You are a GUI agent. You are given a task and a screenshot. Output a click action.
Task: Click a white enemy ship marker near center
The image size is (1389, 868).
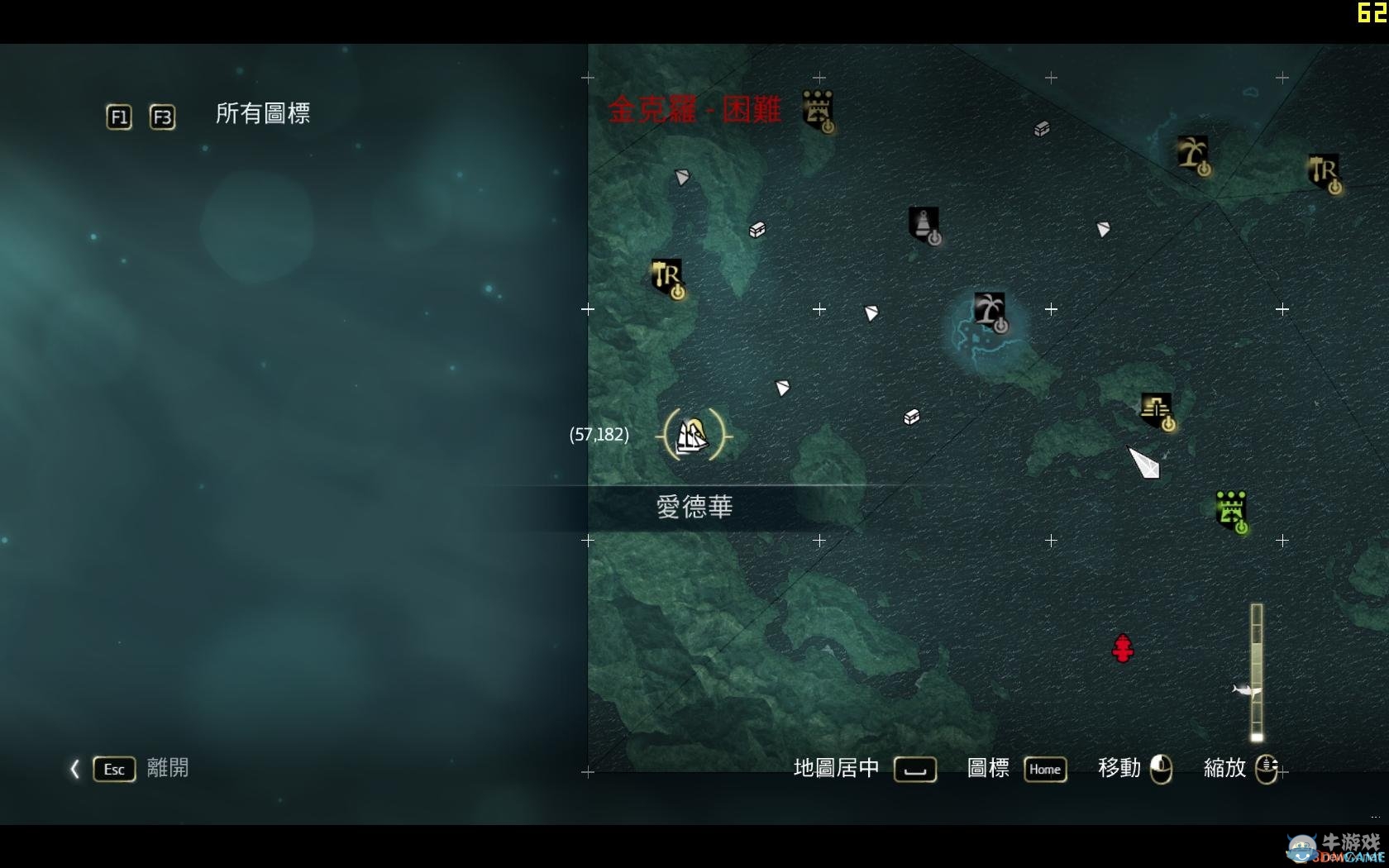[x=870, y=312]
